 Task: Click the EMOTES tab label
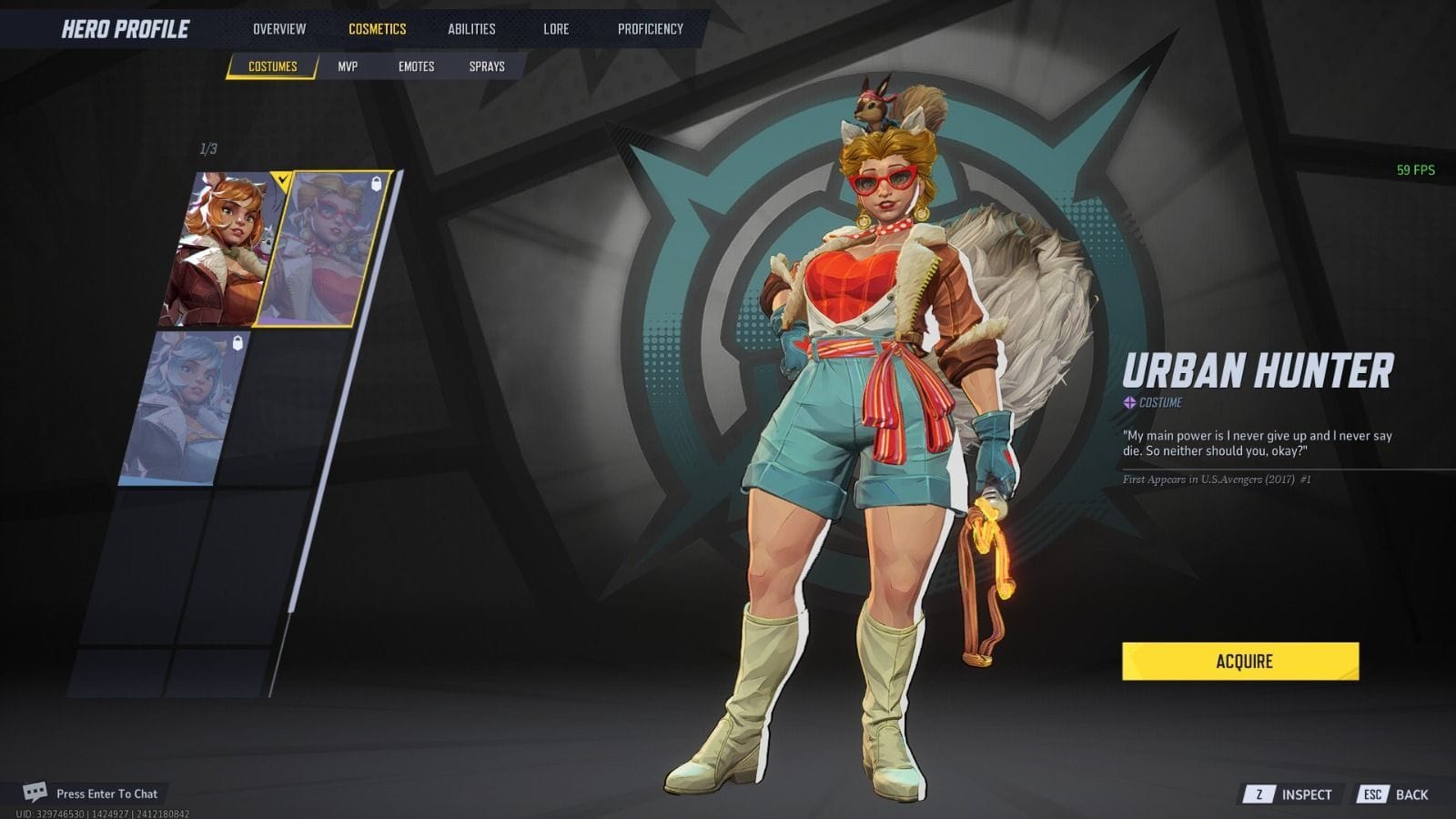pyautogui.click(x=417, y=66)
